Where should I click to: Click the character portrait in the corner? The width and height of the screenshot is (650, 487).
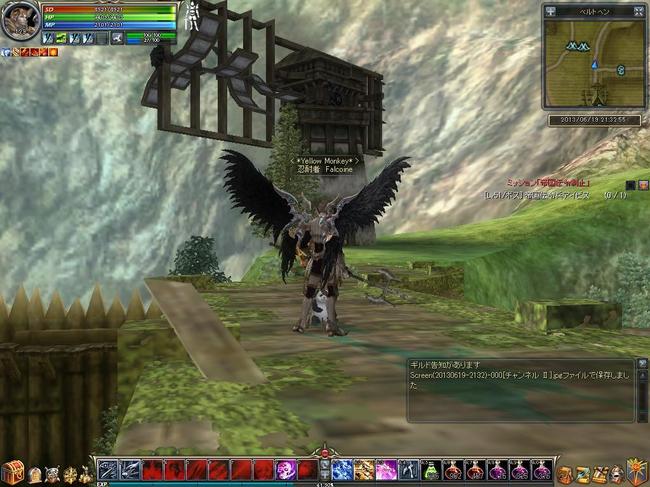pyautogui.click(x=20, y=21)
